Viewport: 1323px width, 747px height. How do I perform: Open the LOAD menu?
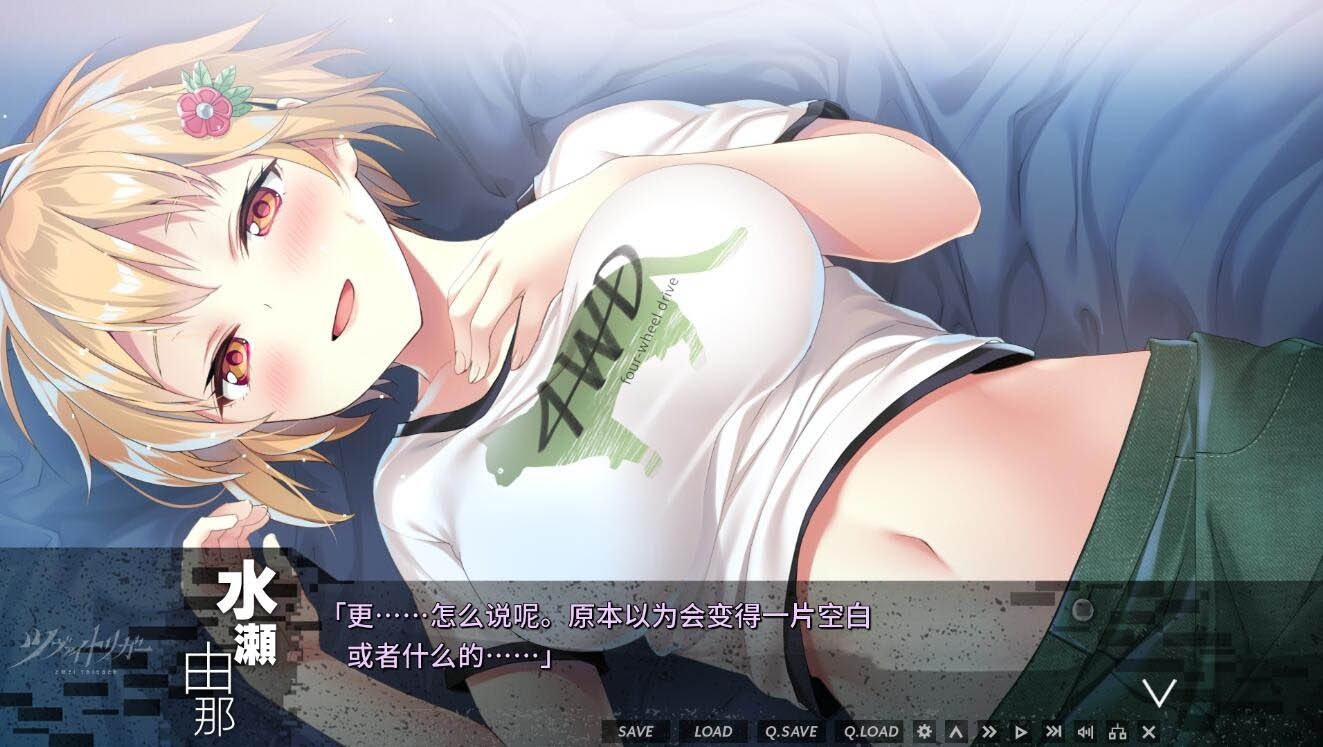click(x=713, y=731)
